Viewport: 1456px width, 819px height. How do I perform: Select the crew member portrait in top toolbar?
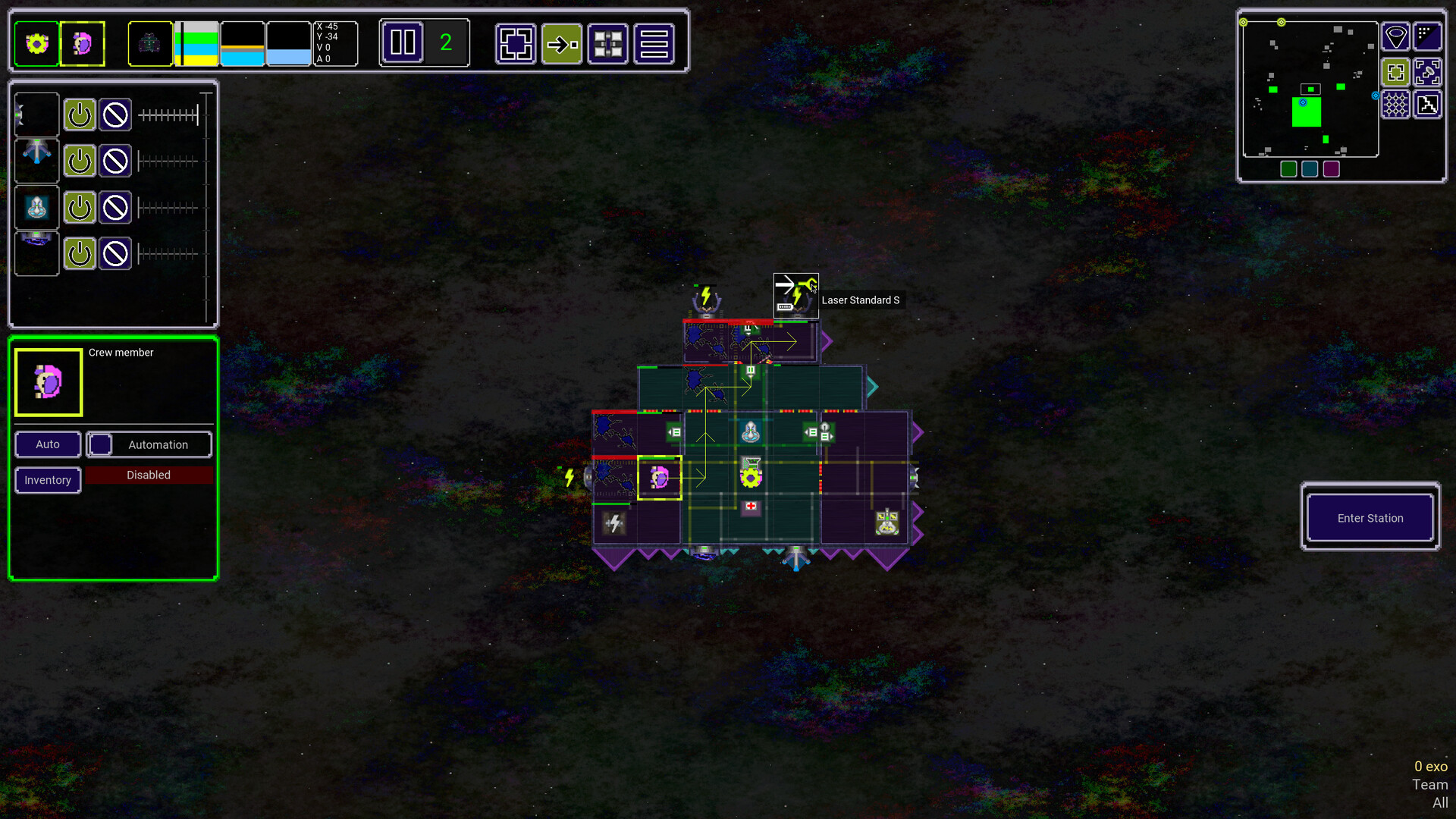[83, 43]
